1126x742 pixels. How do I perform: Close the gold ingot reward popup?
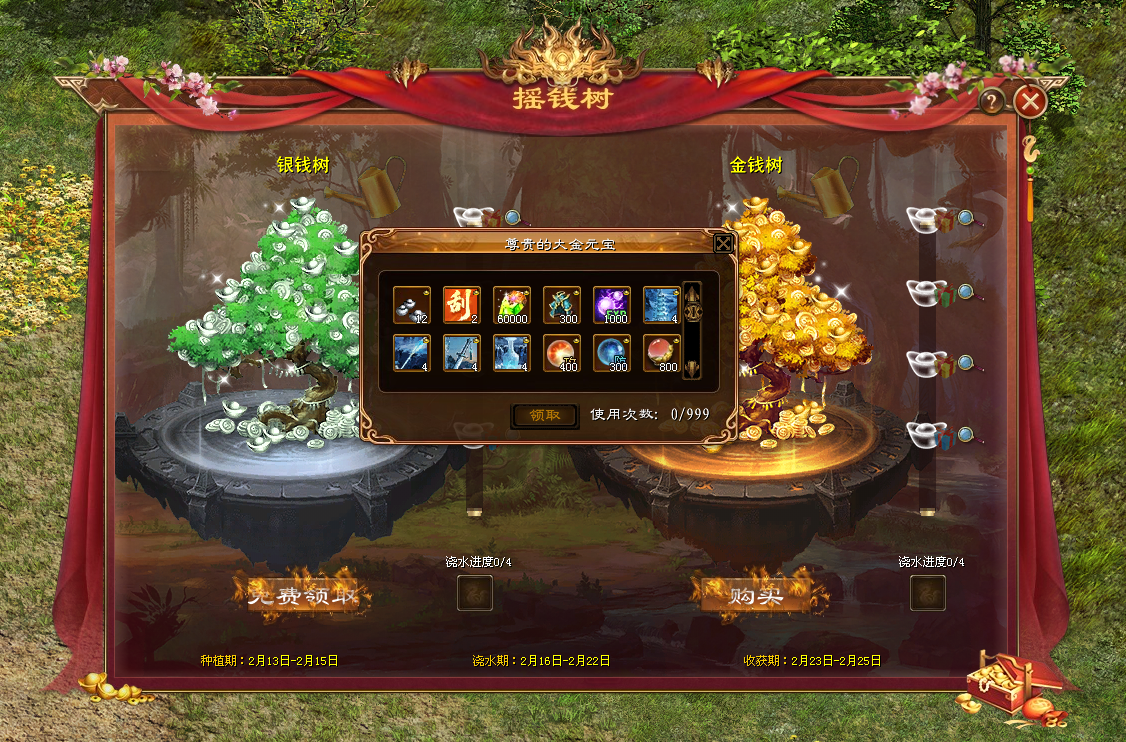click(723, 243)
